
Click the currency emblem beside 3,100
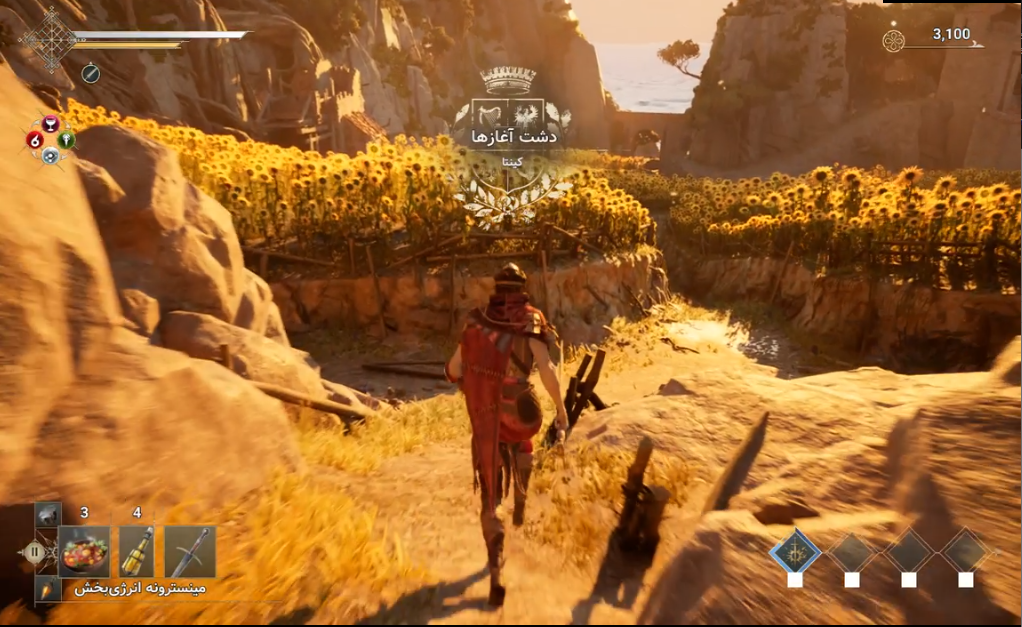coord(893,40)
